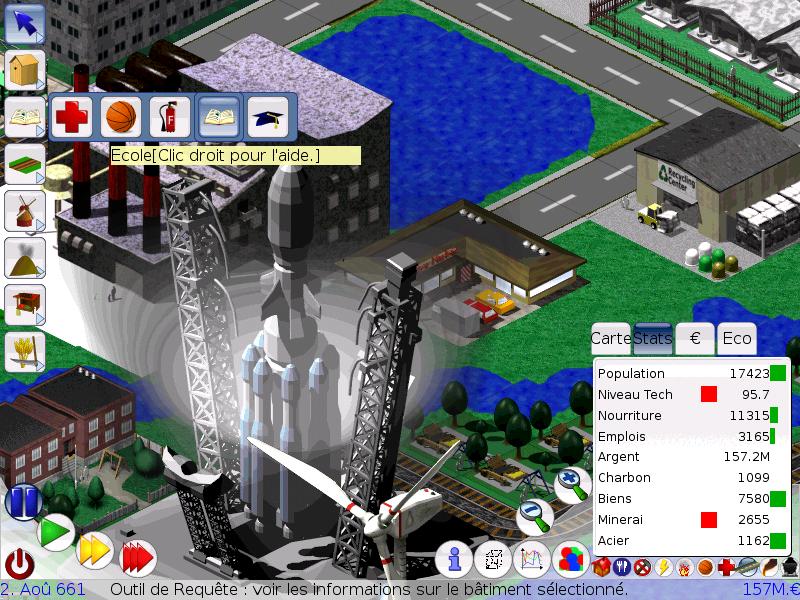Viewport: 800px width, 600px height.
Task: Set speed to red fastest forward
Action: [x=137, y=557]
